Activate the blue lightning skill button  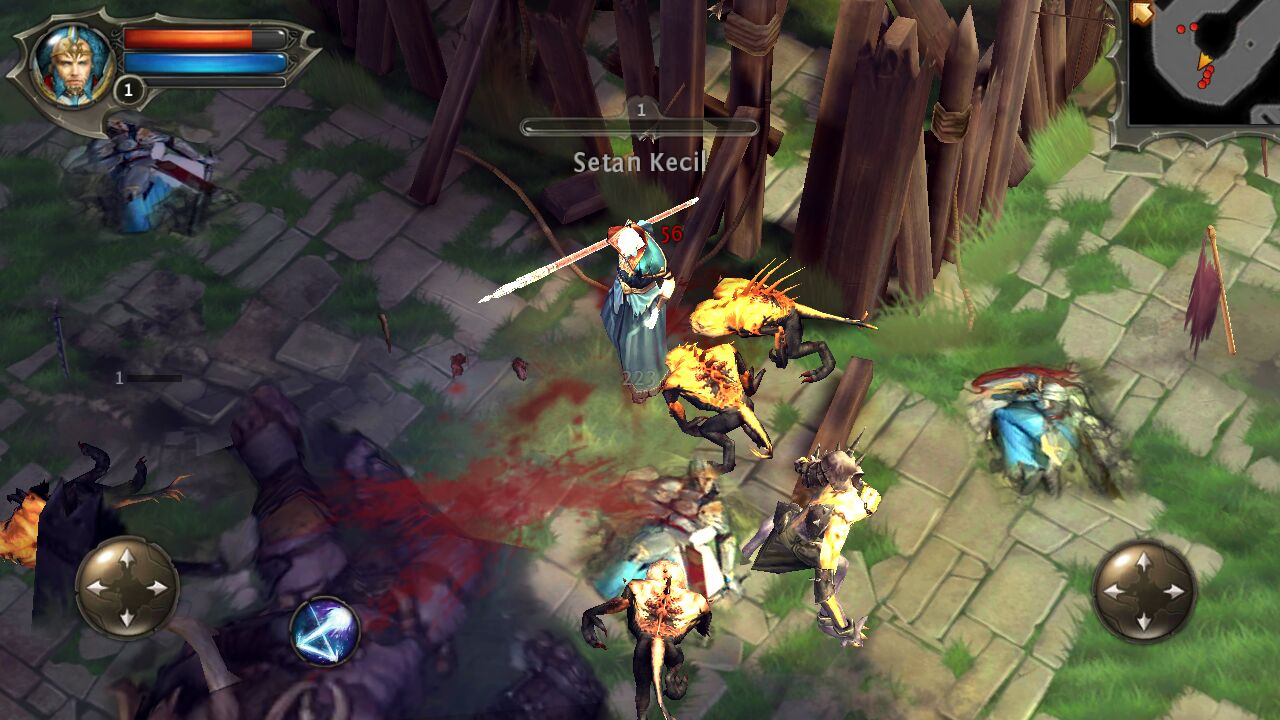325,631
